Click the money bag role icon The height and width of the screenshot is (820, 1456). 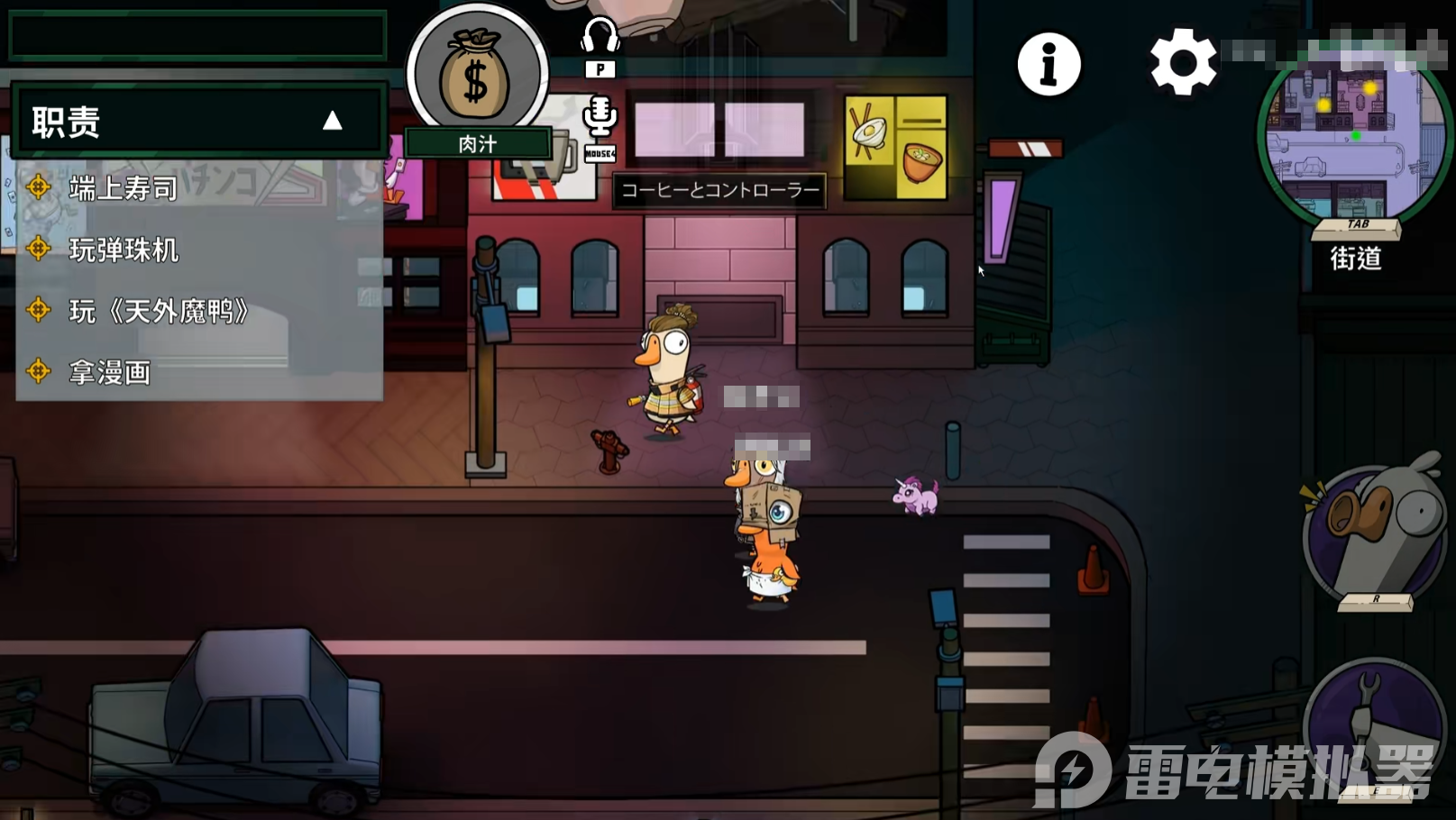coord(477,76)
